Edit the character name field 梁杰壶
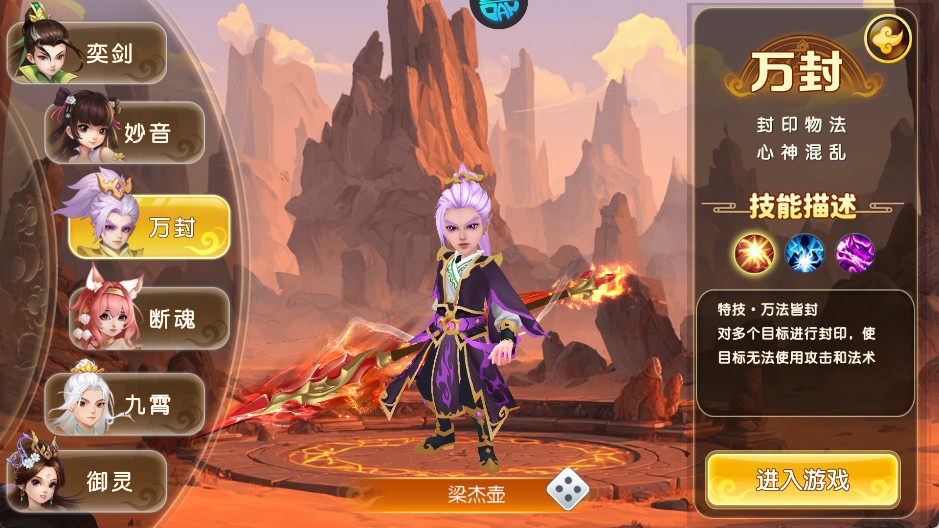939x528 pixels. pos(475,492)
